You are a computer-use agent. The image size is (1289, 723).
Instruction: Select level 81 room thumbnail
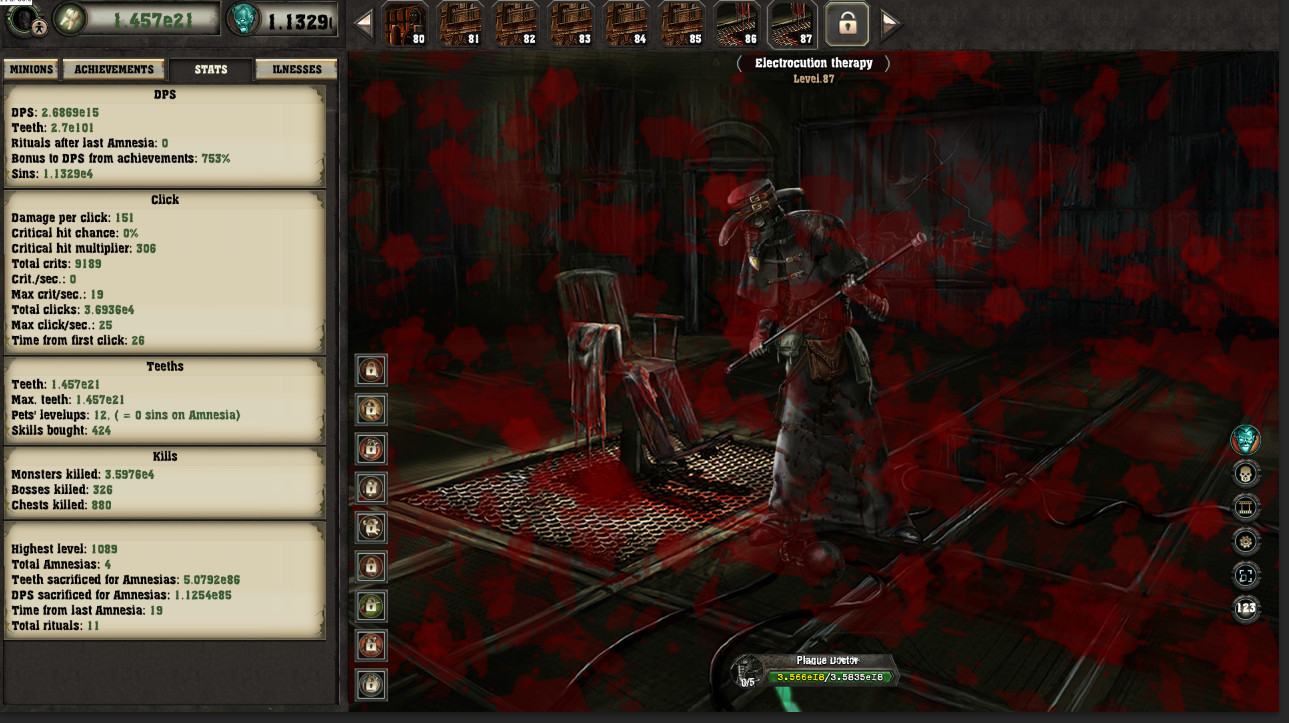coord(460,24)
